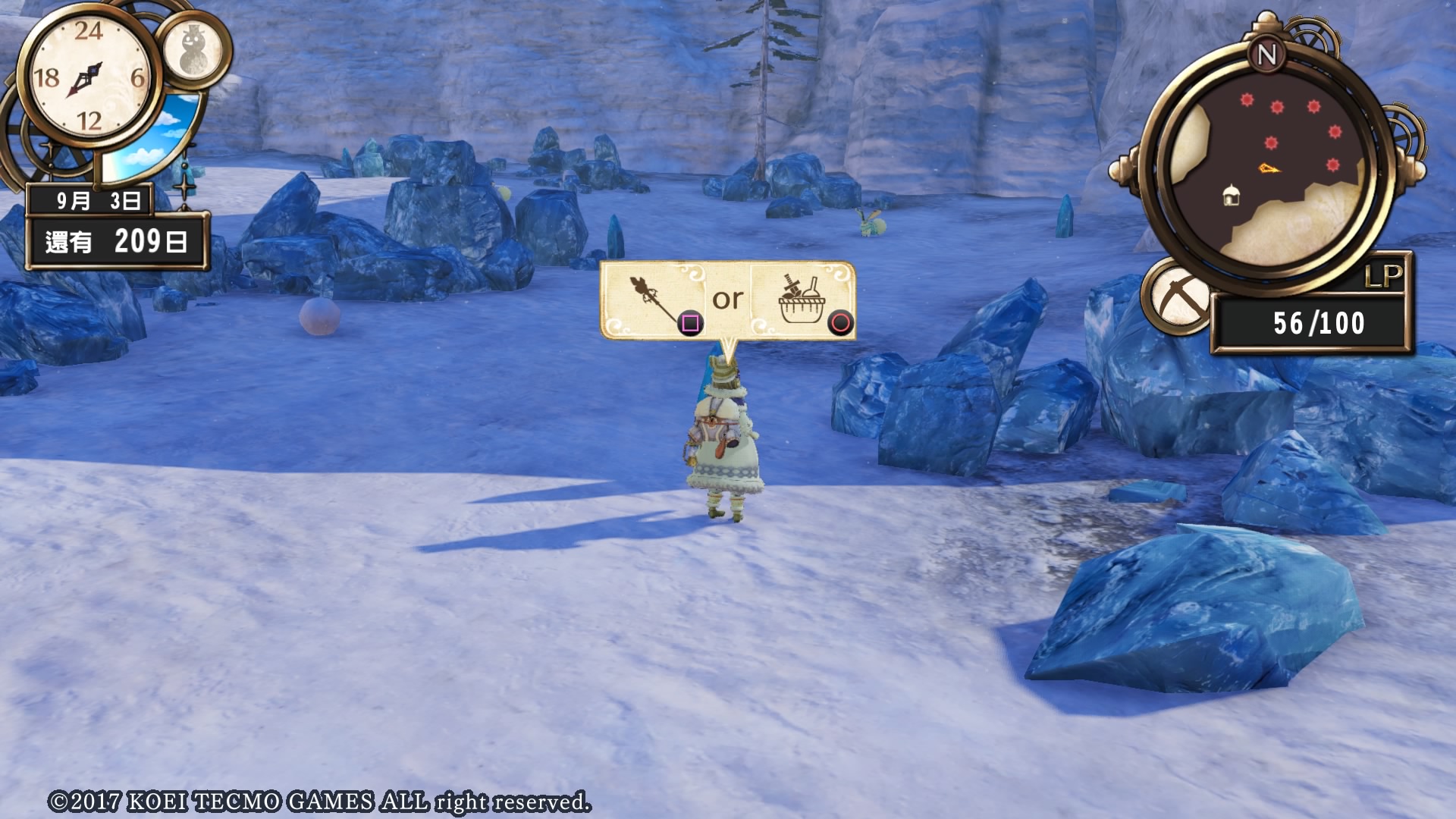The width and height of the screenshot is (1456, 819).
Task: Select the gathering basket action
Action: [802, 300]
